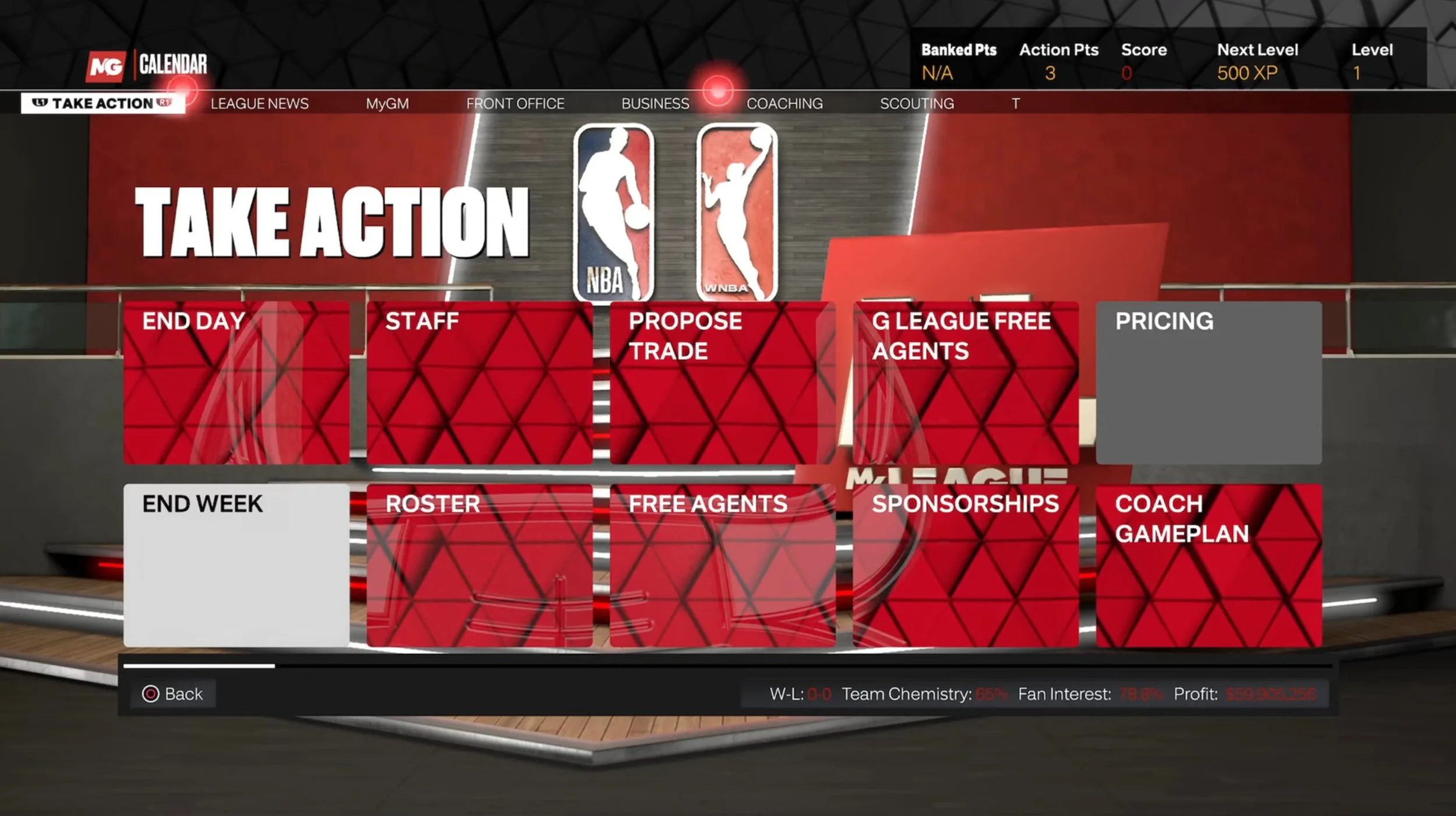Switch to the League News tab

[x=259, y=104]
